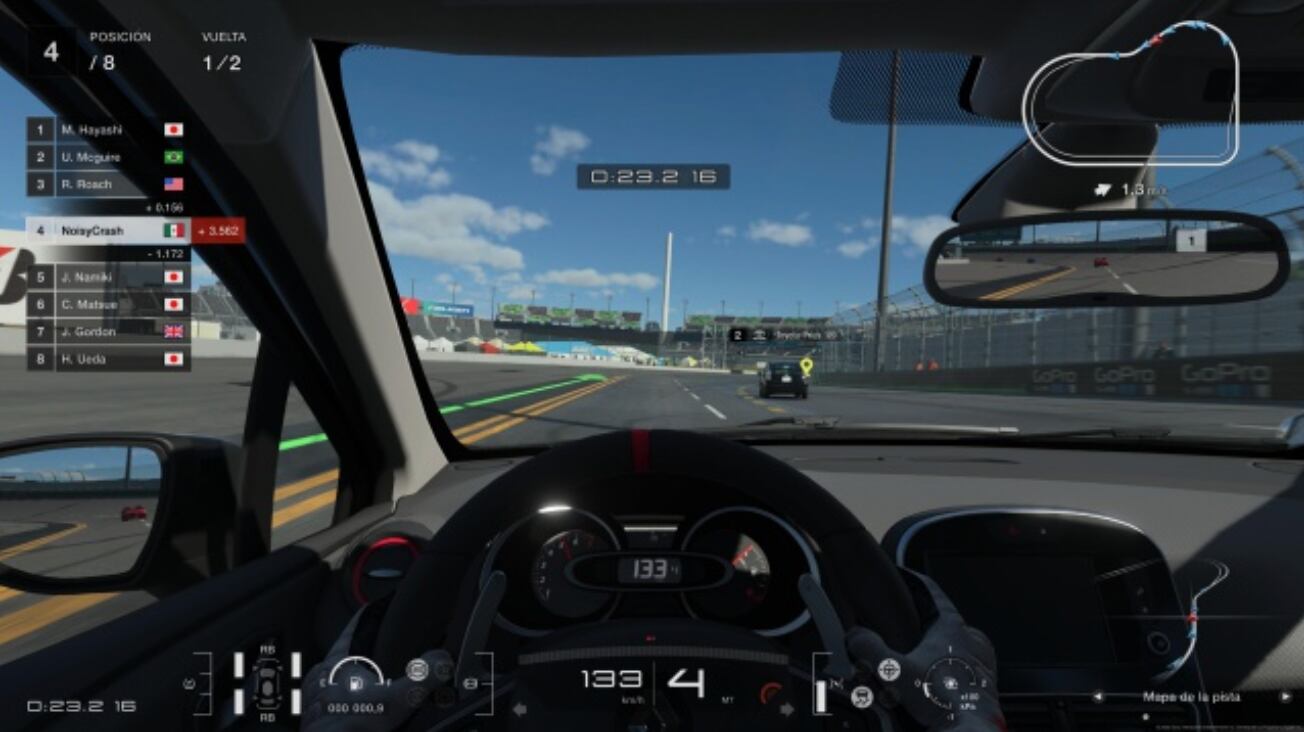Open the track minimap in the corner
Viewport: 1304px width, 732px height.
1131,93
